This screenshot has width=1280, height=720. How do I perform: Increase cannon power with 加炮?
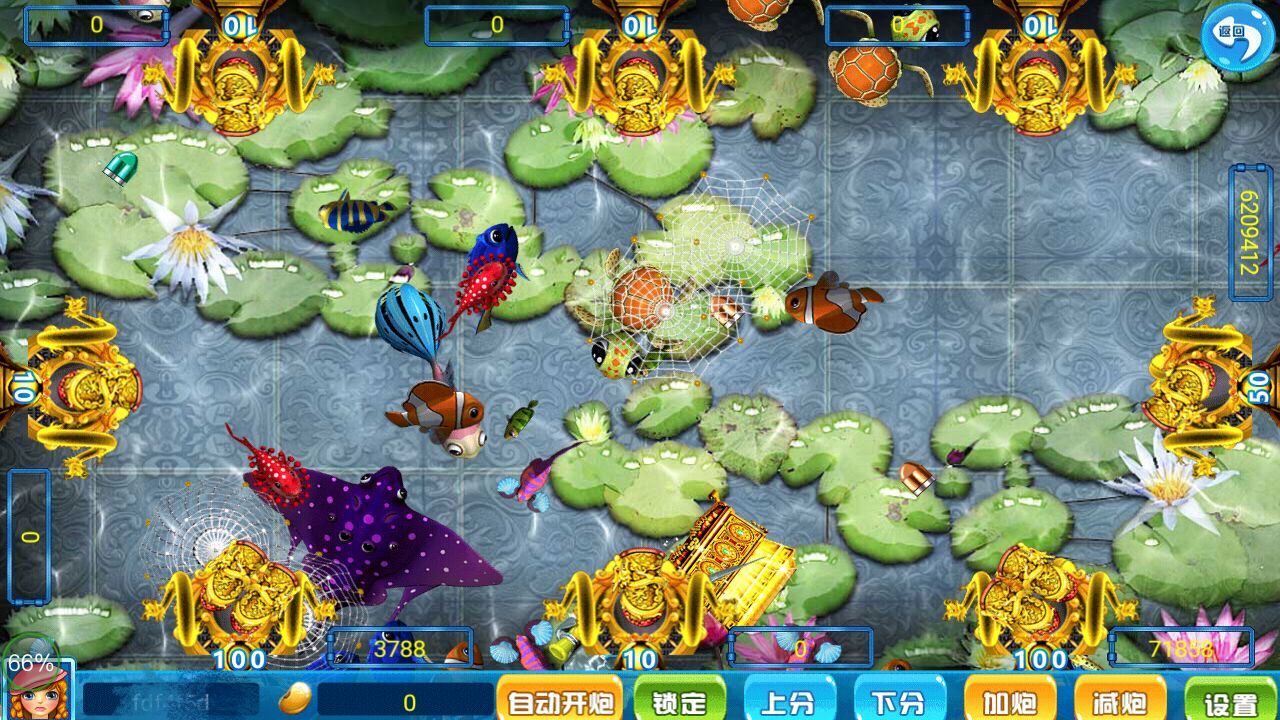tap(1009, 701)
